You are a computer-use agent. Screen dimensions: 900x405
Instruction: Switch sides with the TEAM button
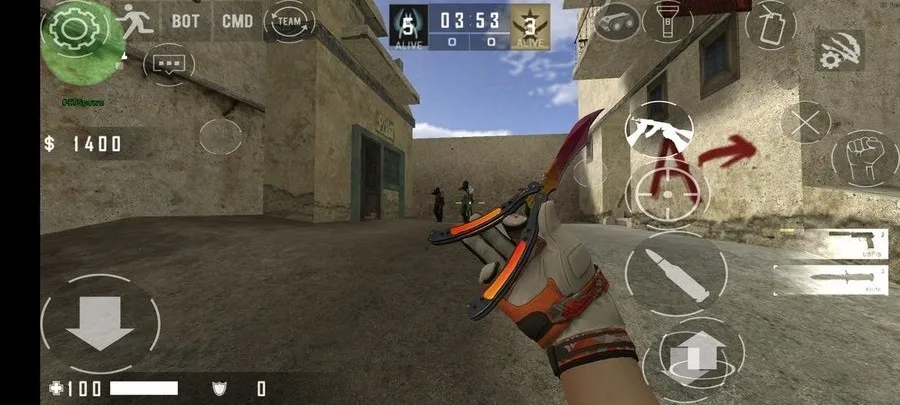tap(289, 20)
